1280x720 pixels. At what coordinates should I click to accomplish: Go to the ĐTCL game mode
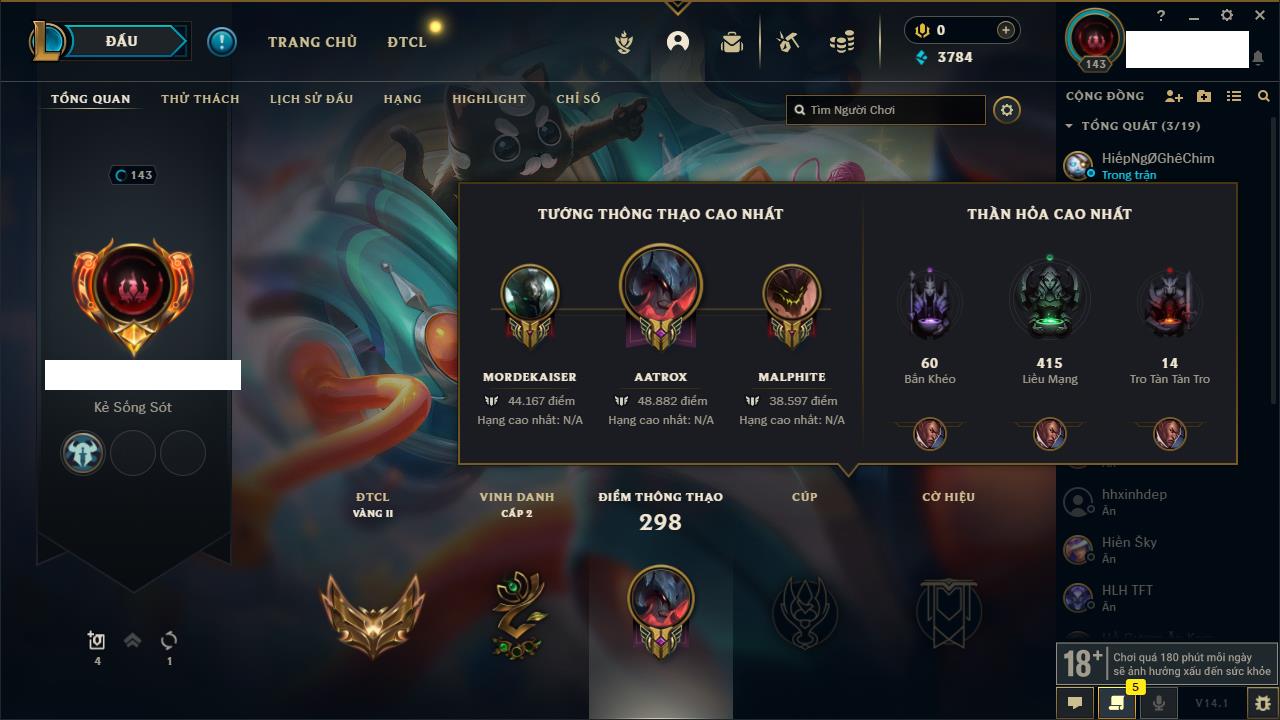coord(407,42)
